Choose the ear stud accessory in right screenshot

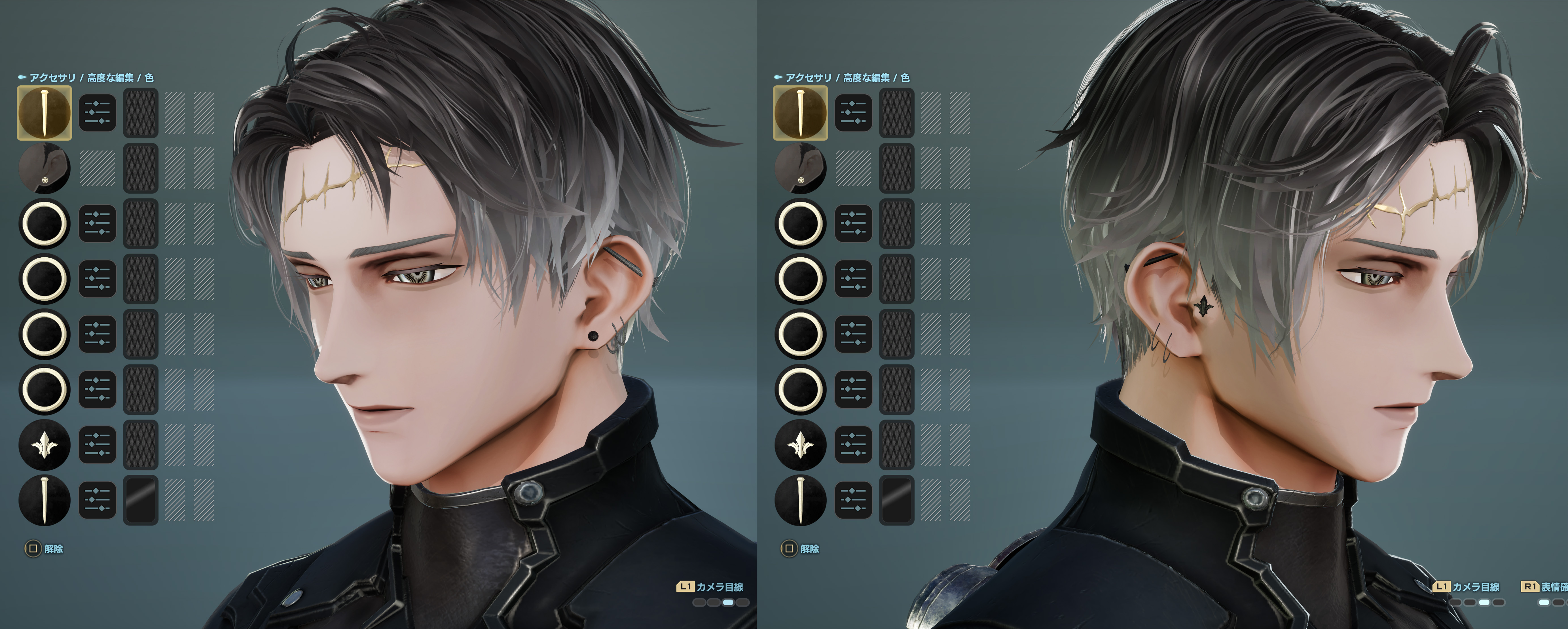coord(800,168)
